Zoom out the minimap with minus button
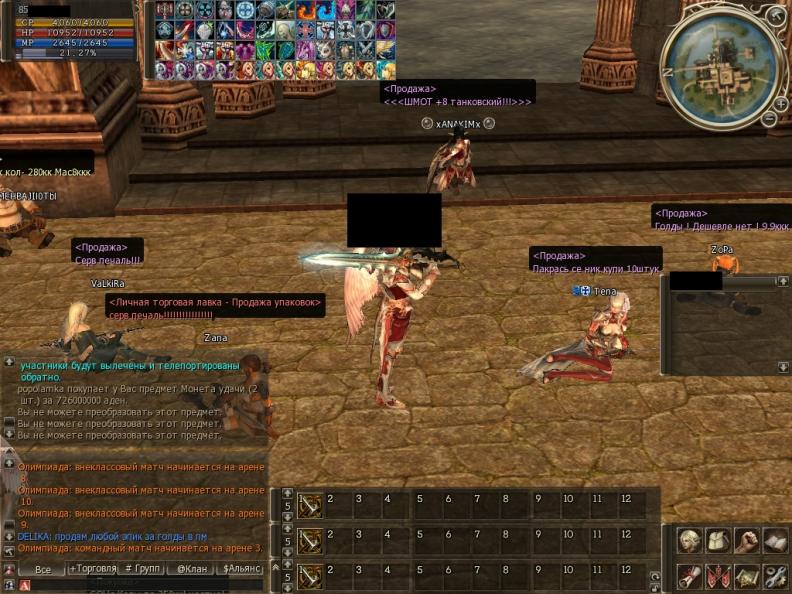 tap(769, 118)
